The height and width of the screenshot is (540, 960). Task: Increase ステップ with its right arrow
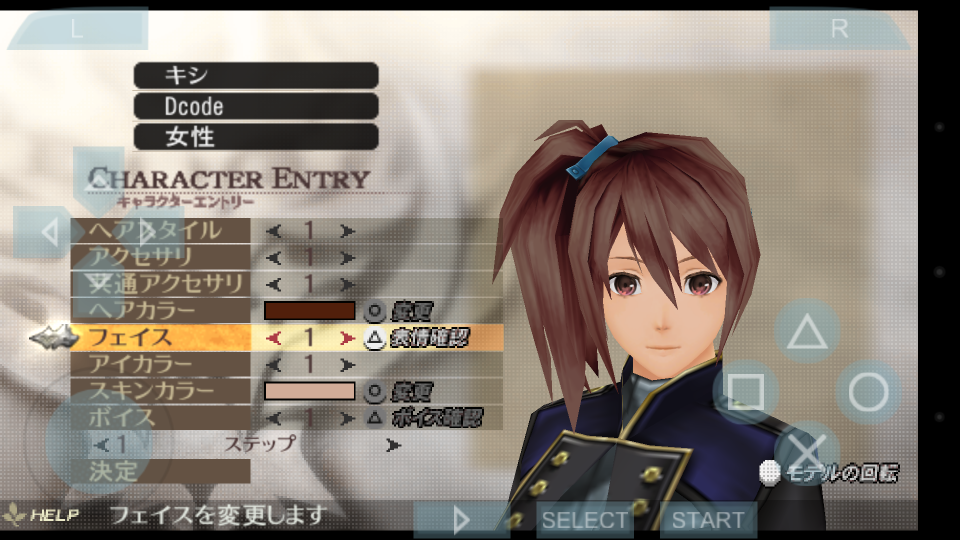pyautogui.click(x=393, y=444)
